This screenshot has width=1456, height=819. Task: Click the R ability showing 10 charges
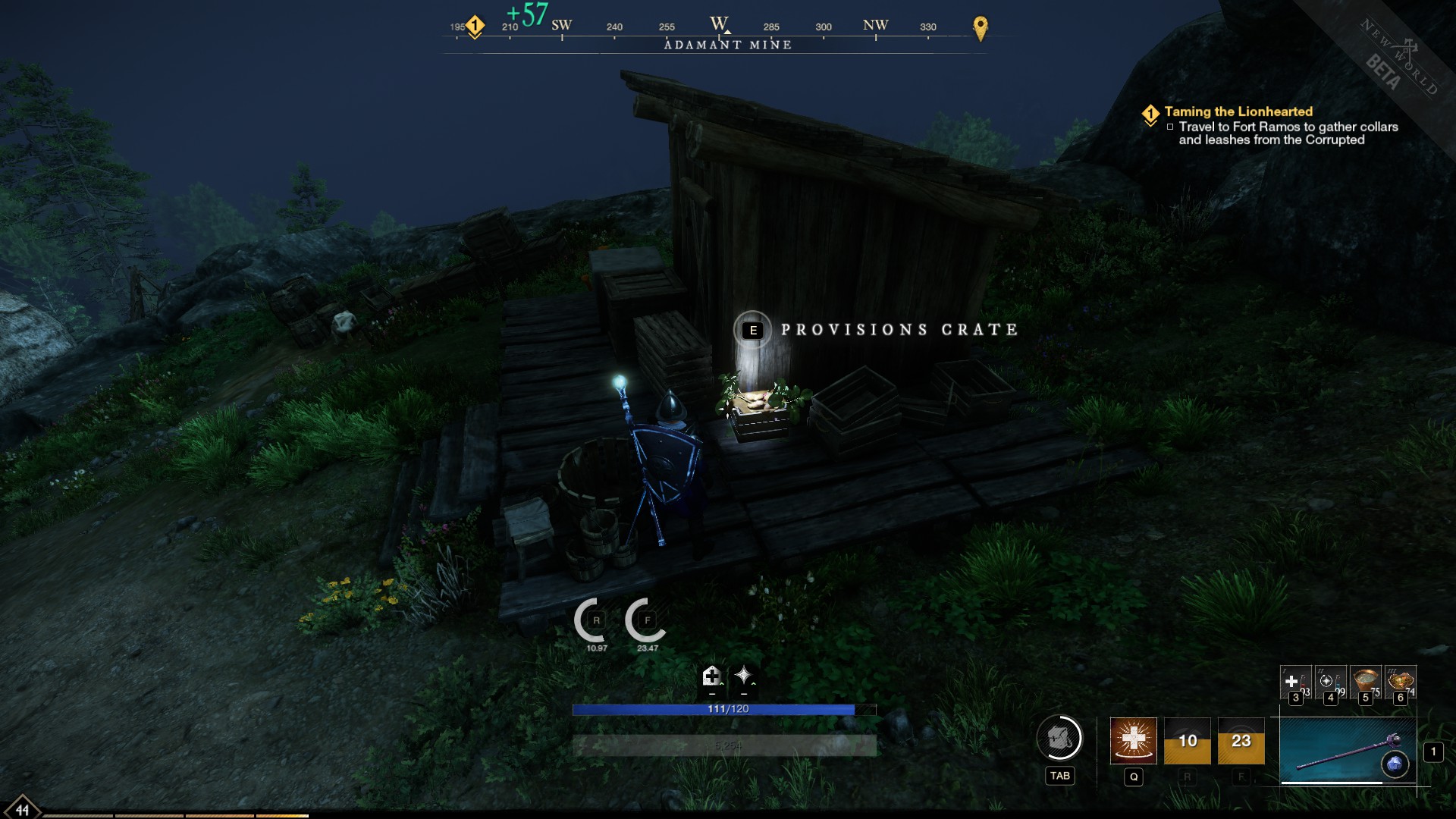(x=1188, y=739)
